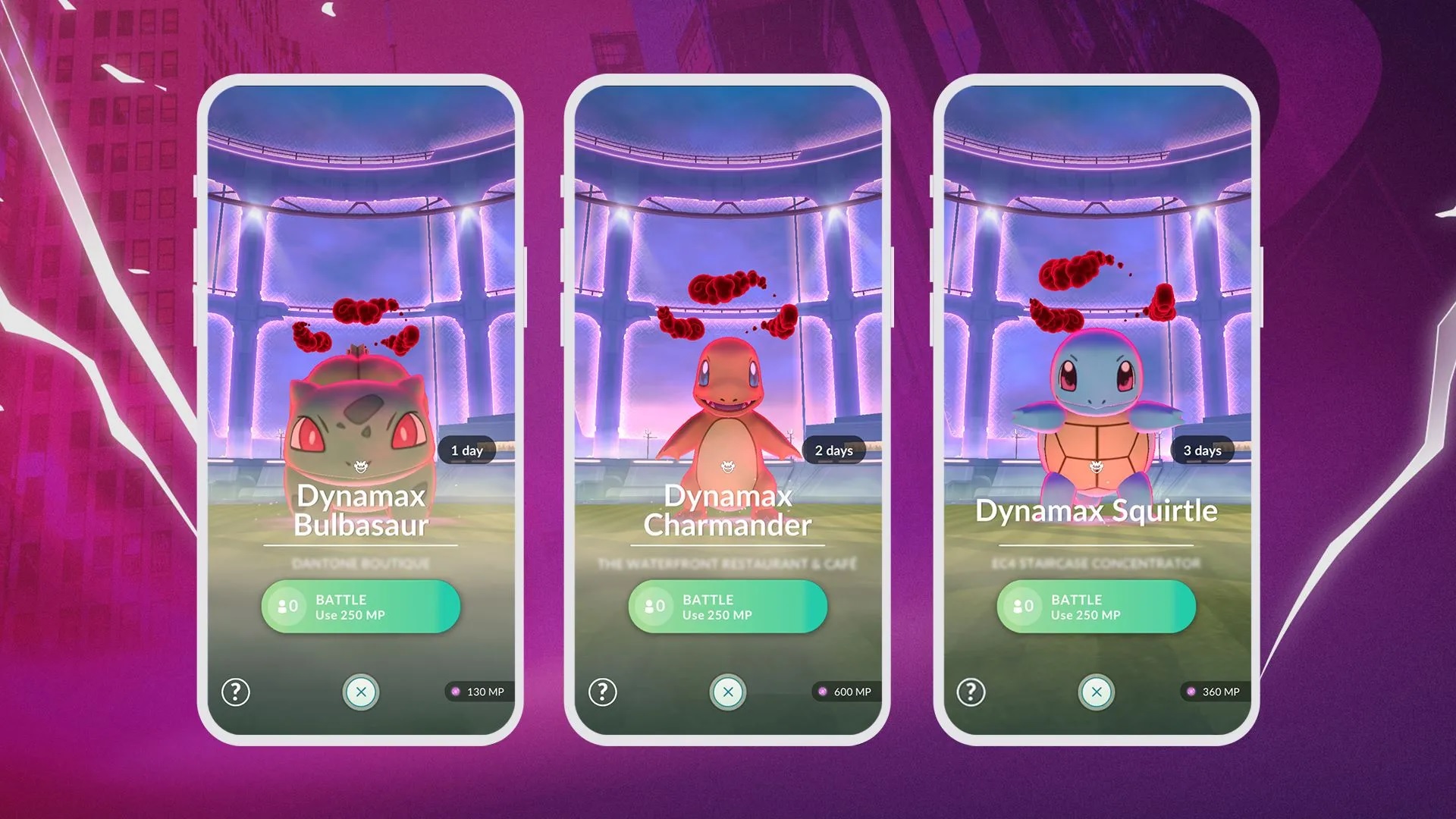Open the Dantone Boutique location label

[x=360, y=563]
